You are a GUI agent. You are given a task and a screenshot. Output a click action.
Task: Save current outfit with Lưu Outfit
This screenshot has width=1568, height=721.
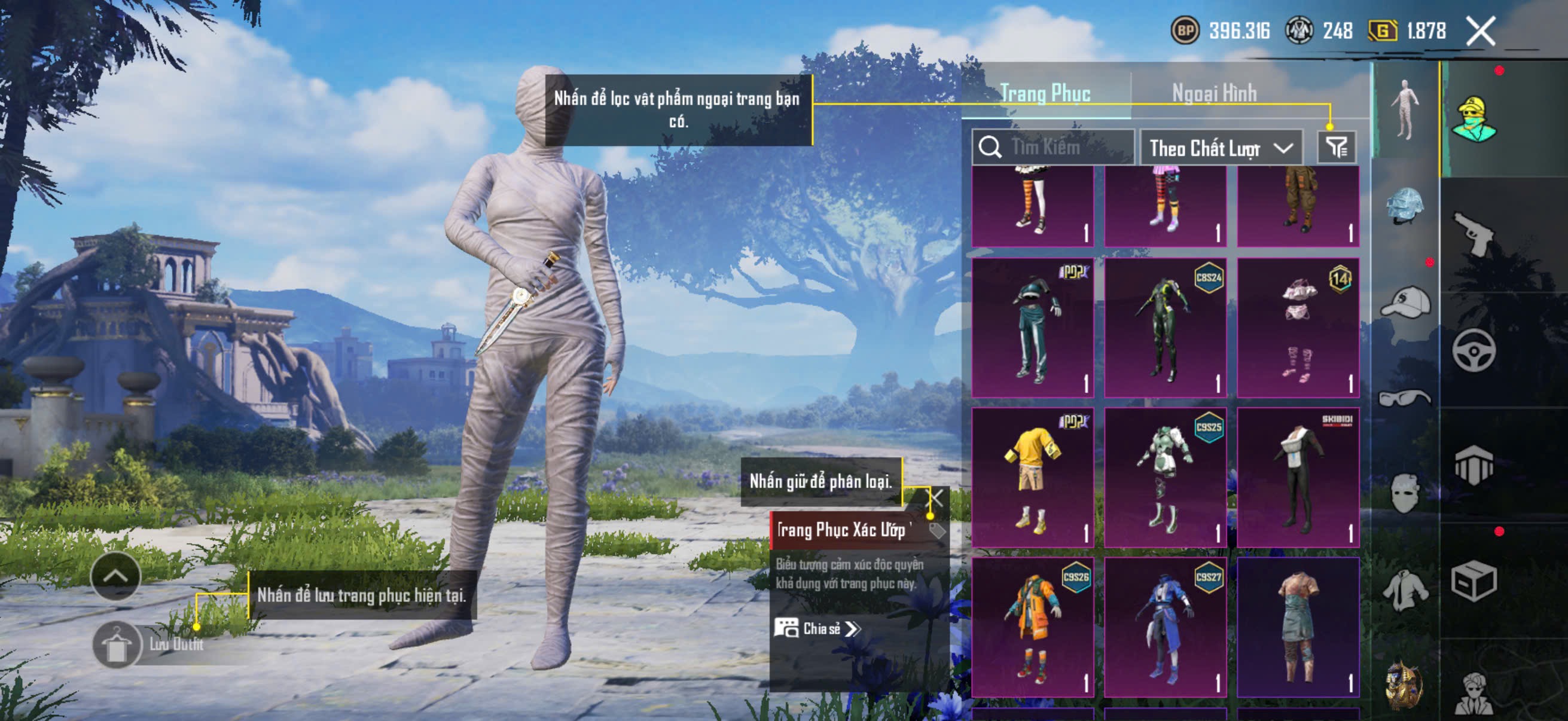117,646
